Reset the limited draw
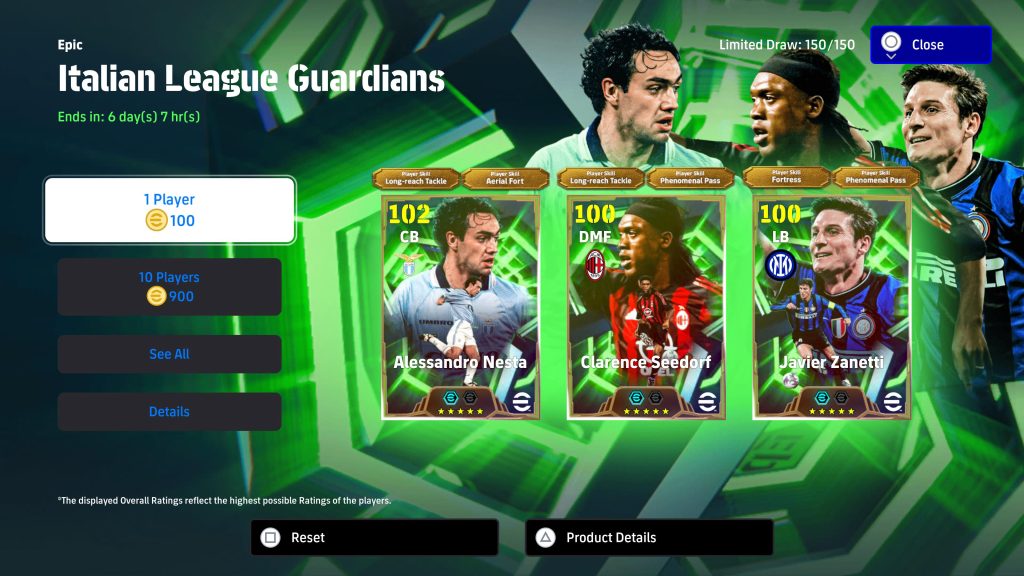The image size is (1024, 576). [374, 537]
